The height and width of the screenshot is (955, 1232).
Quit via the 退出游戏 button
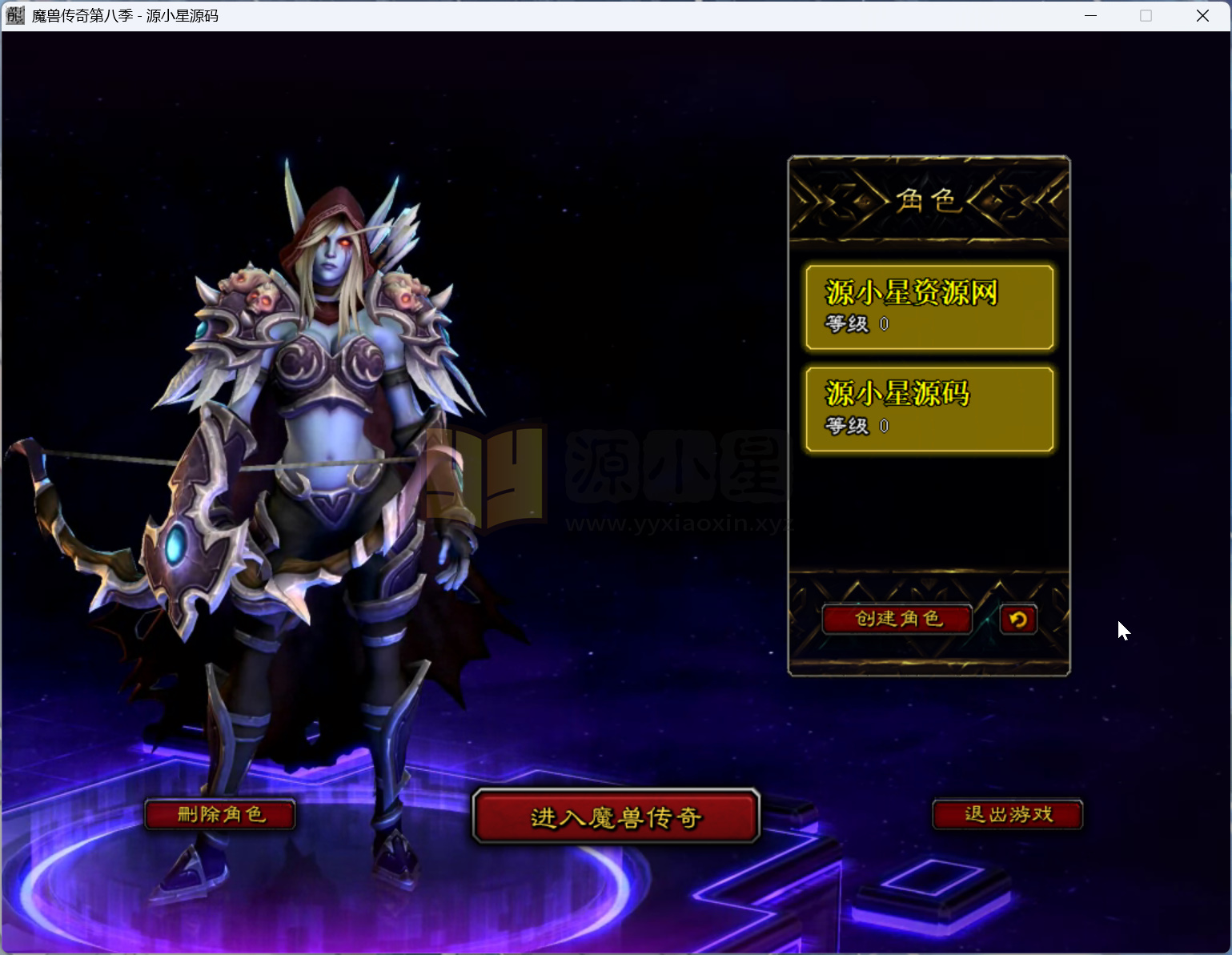click(x=1008, y=815)
